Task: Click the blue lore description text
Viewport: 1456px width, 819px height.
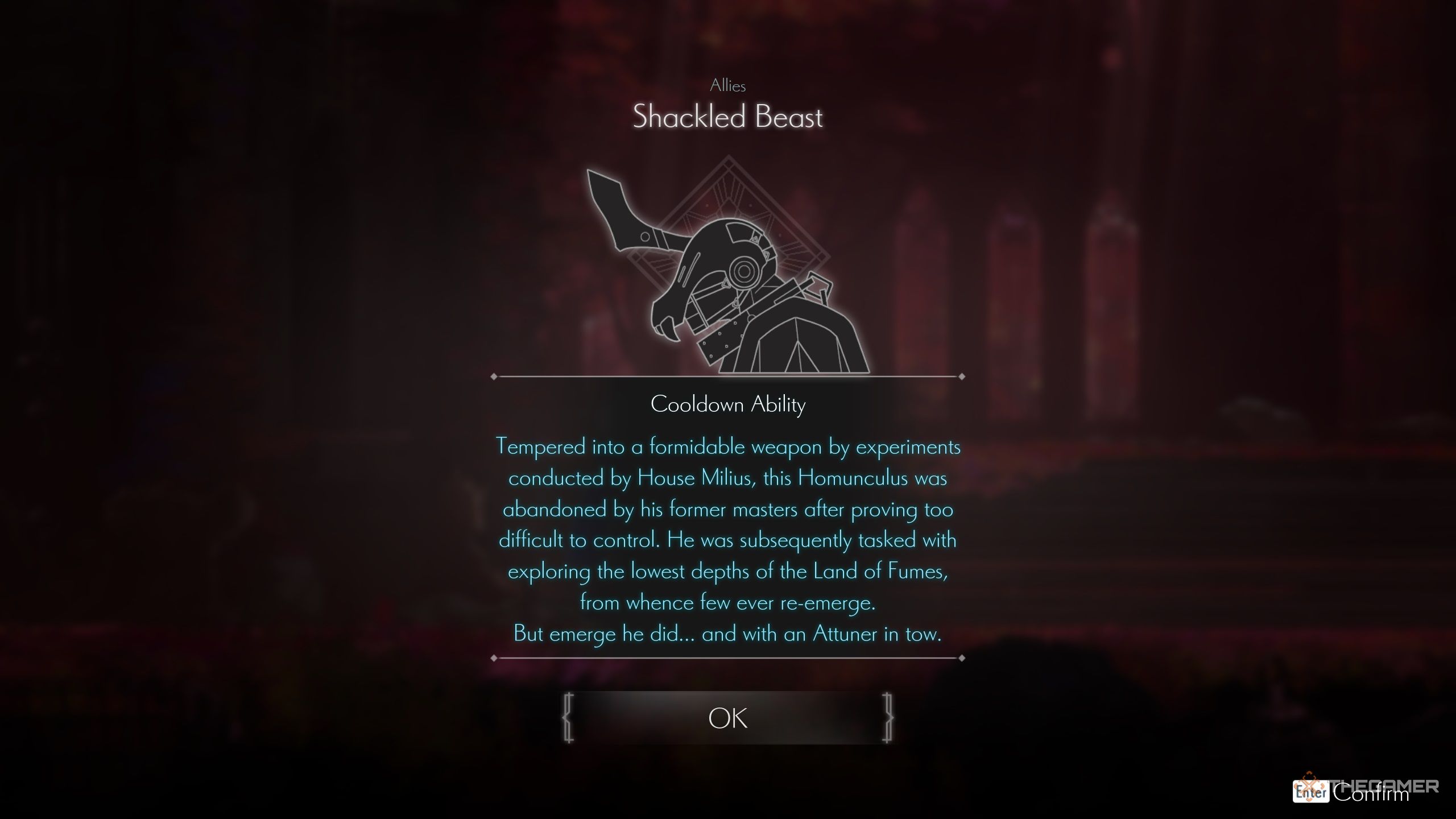Action: [727, 540]
